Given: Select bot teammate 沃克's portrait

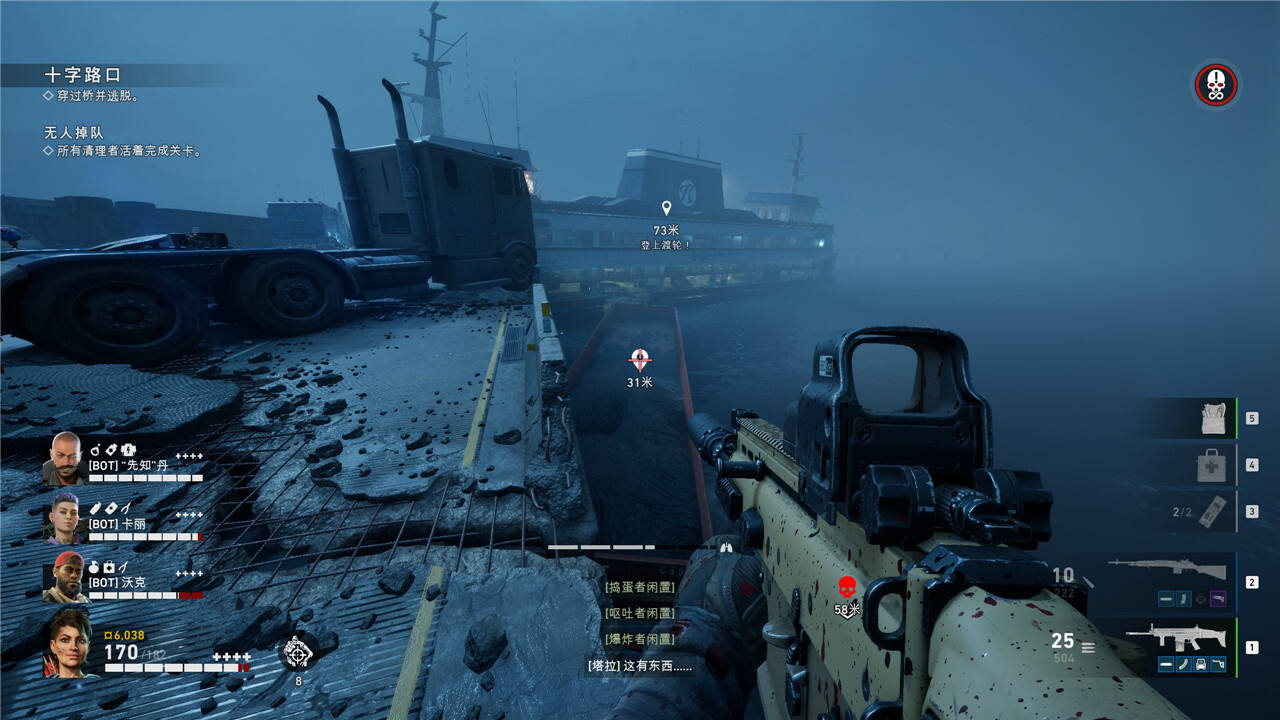Looking at the screenshot, I should pos(64,577).
